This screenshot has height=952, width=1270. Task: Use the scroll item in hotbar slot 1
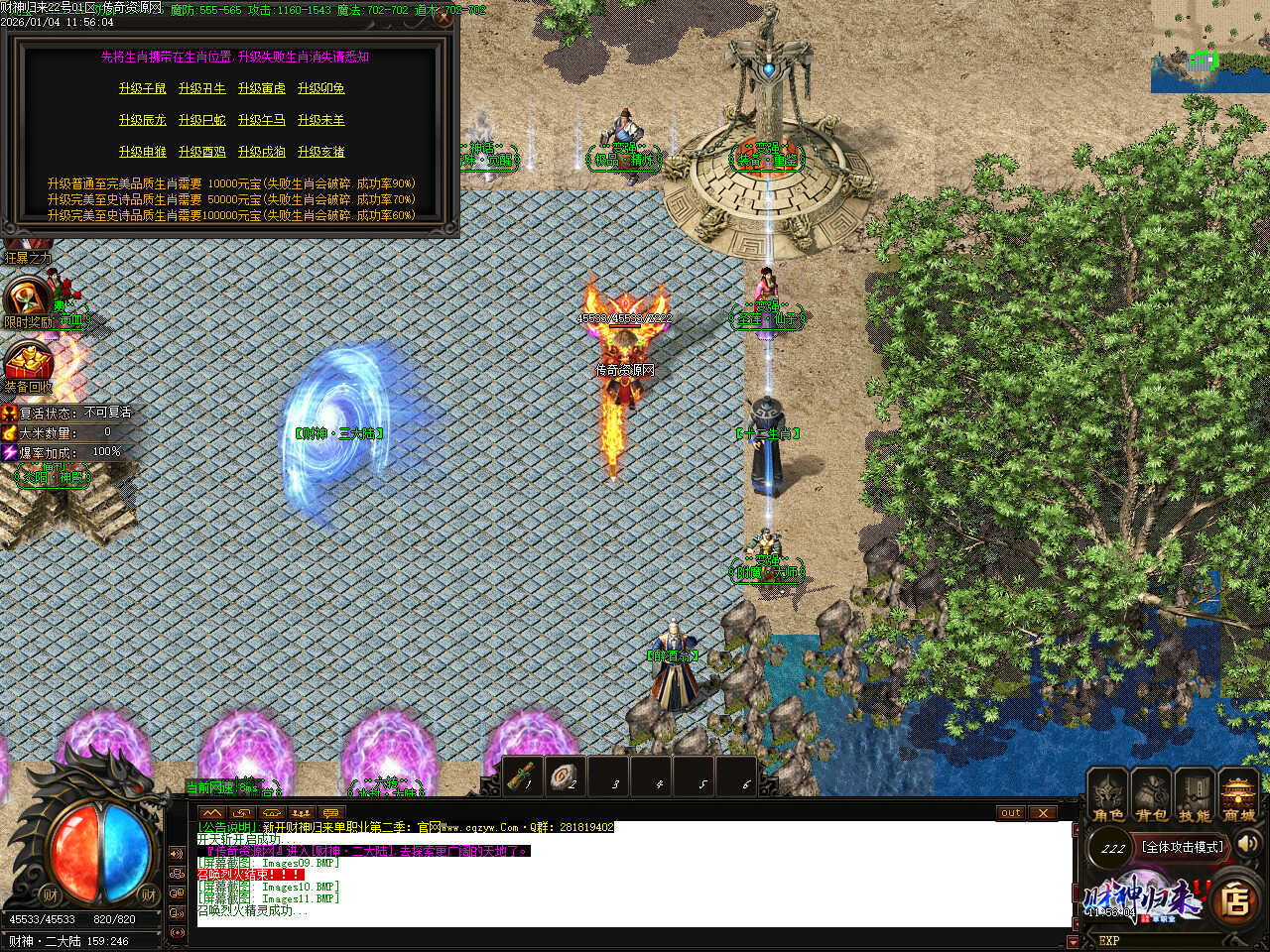pyautogui.click(x=522, y=776)
